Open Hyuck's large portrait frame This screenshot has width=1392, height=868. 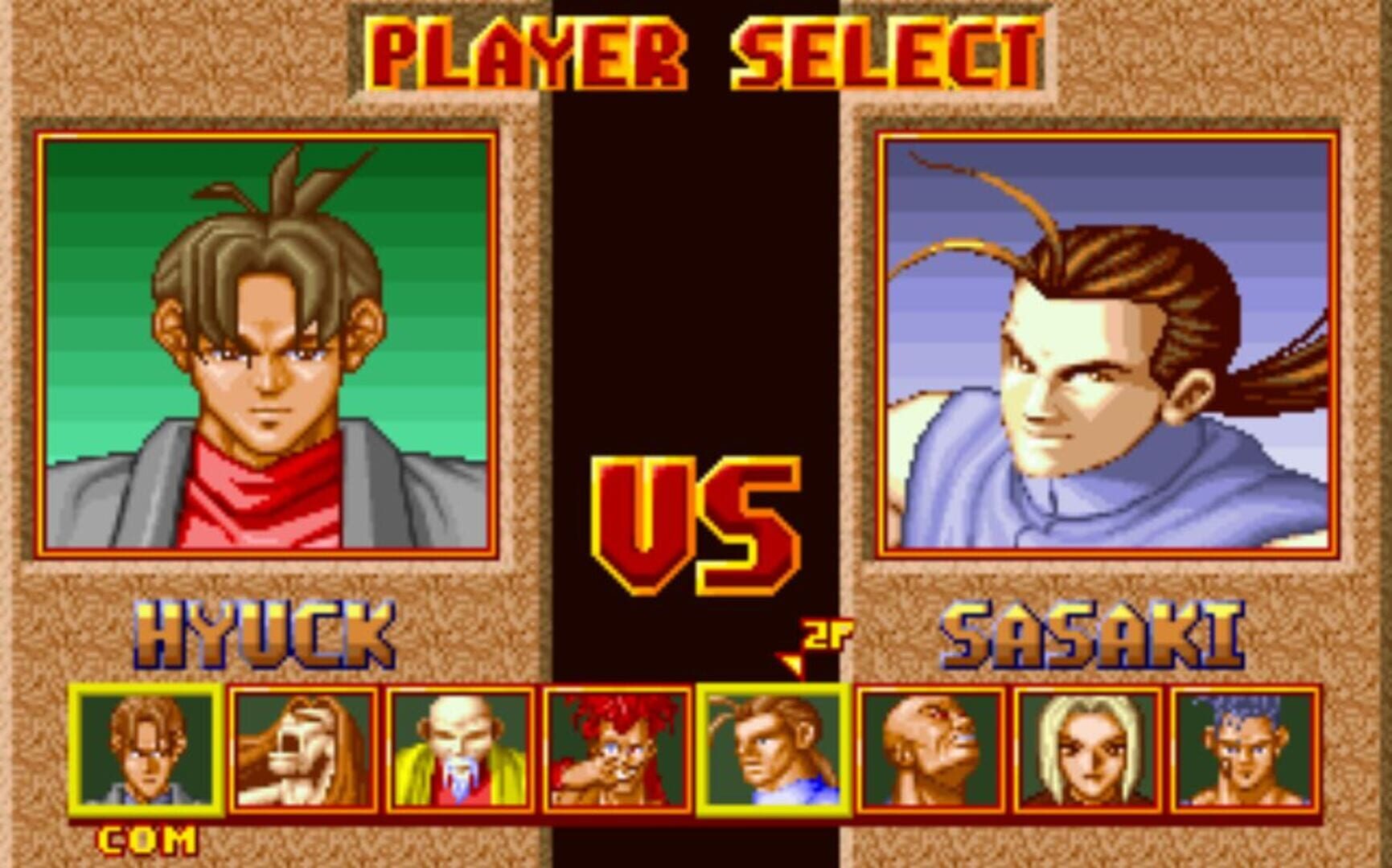tap(269, 342)
